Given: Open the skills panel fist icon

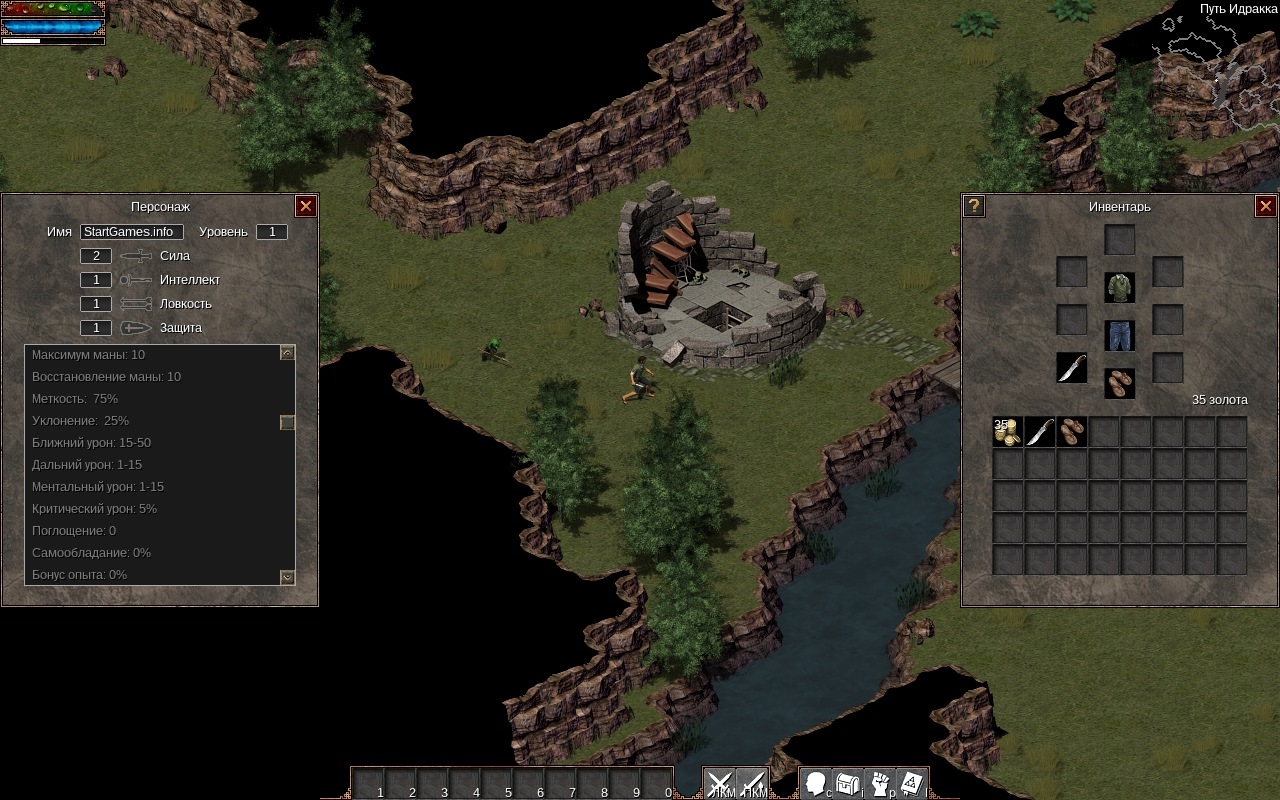Looking at the screenshot, I should (881, 784).
